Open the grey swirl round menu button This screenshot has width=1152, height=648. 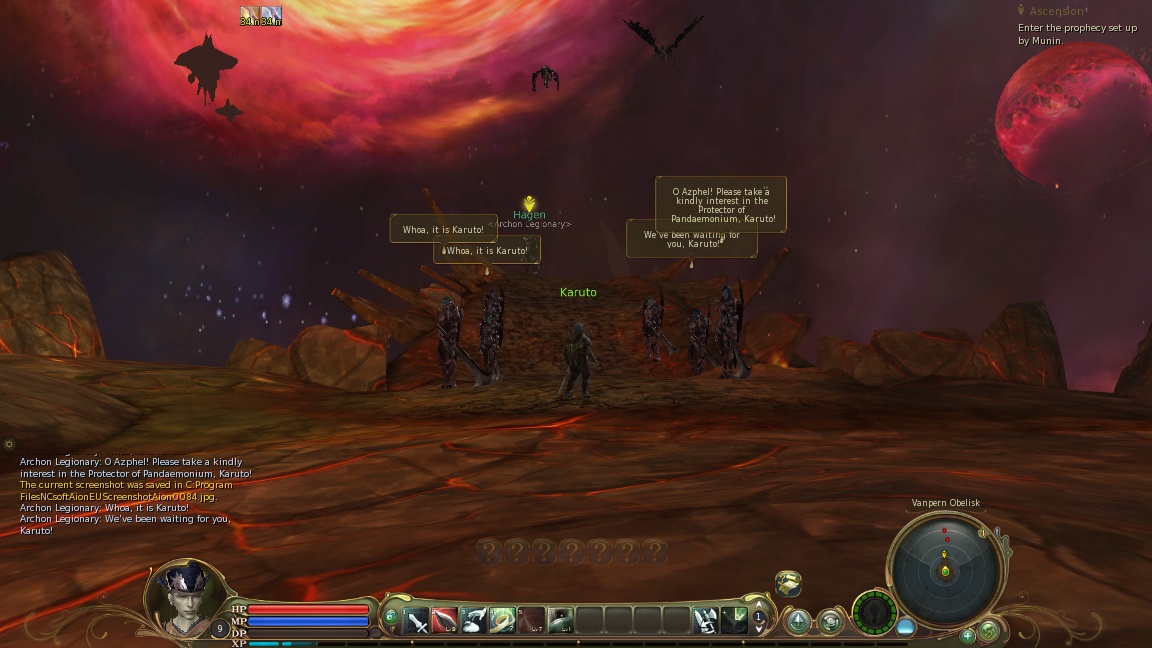831,622
